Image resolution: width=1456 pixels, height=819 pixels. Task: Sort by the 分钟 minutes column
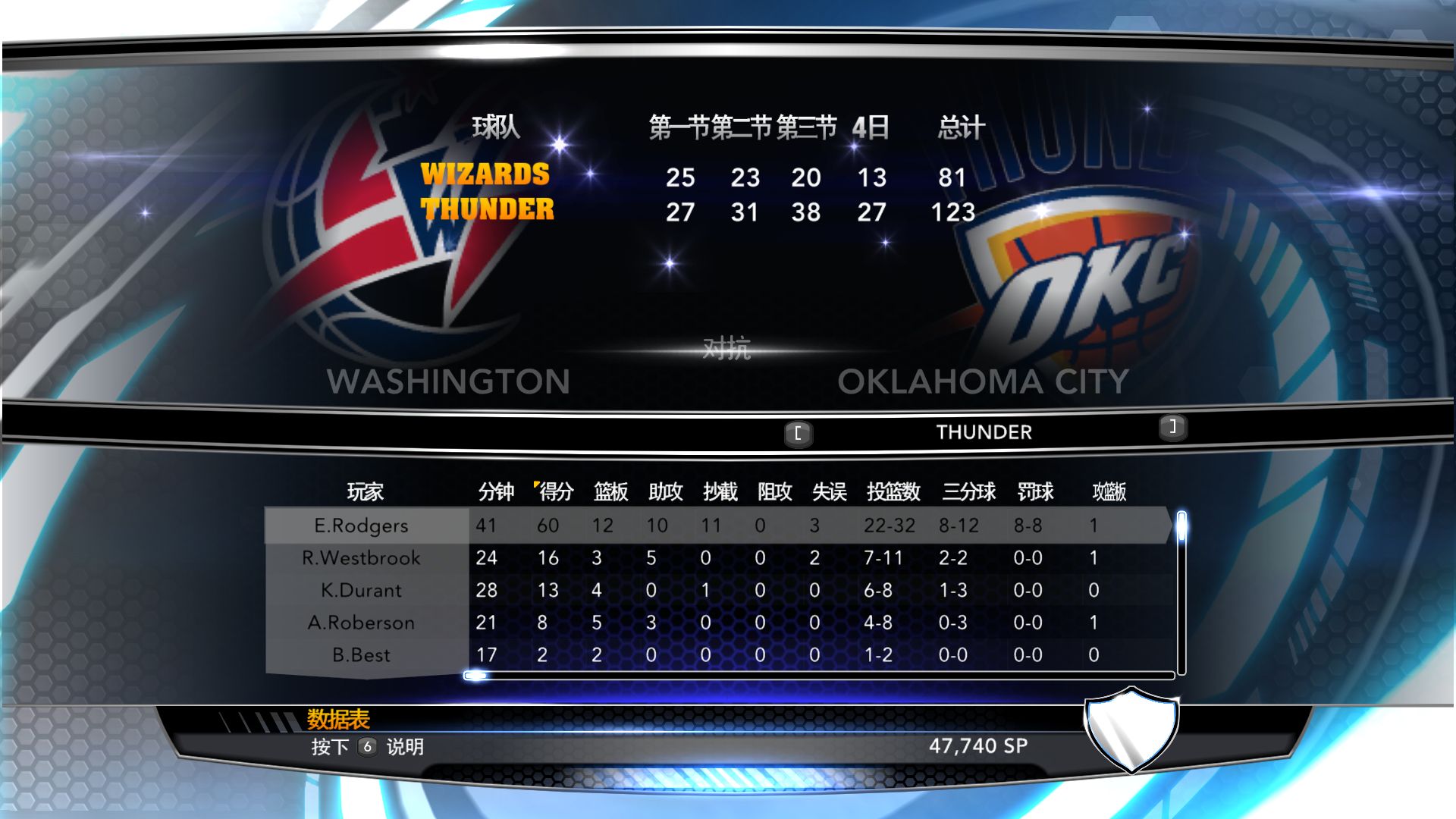click(x=496, y=492)
